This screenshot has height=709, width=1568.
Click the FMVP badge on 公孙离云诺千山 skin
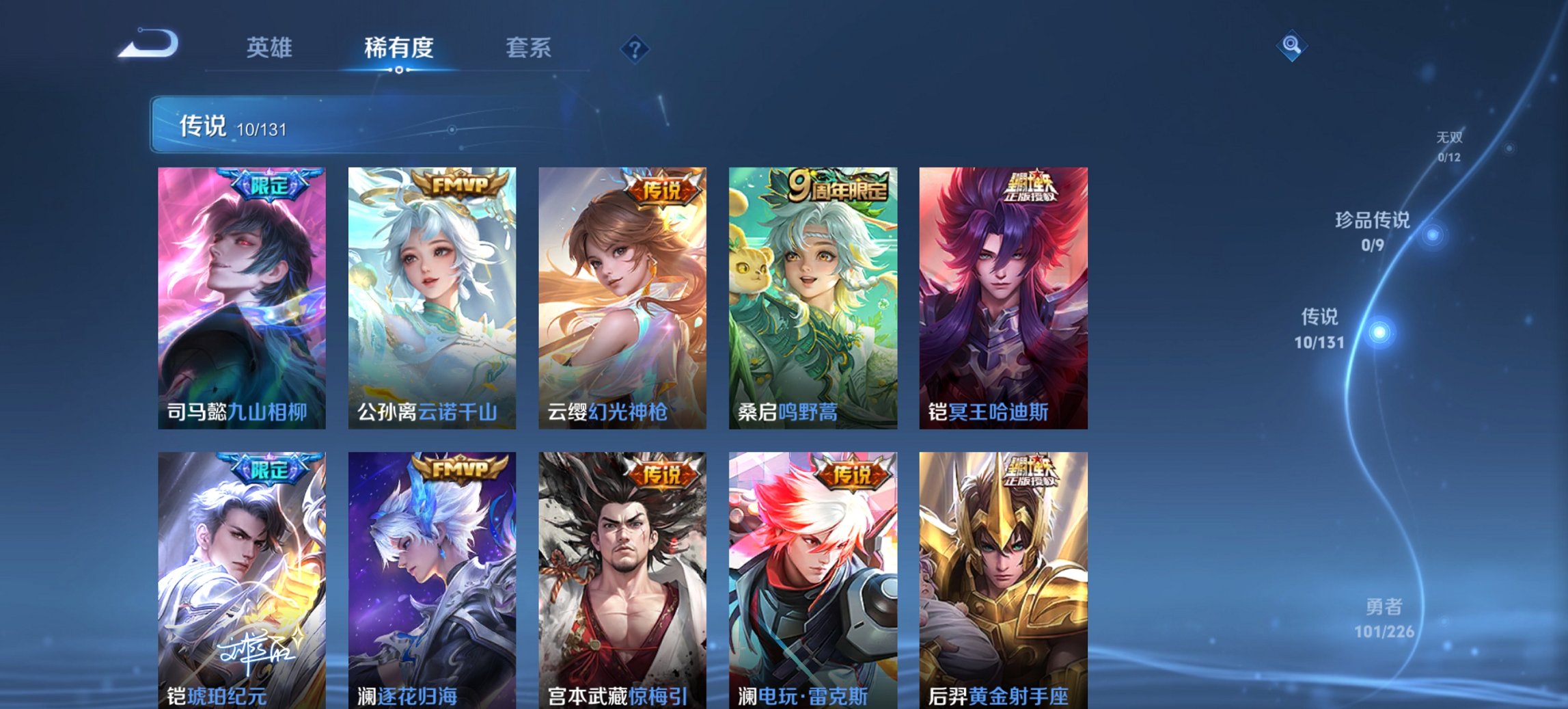460,183
